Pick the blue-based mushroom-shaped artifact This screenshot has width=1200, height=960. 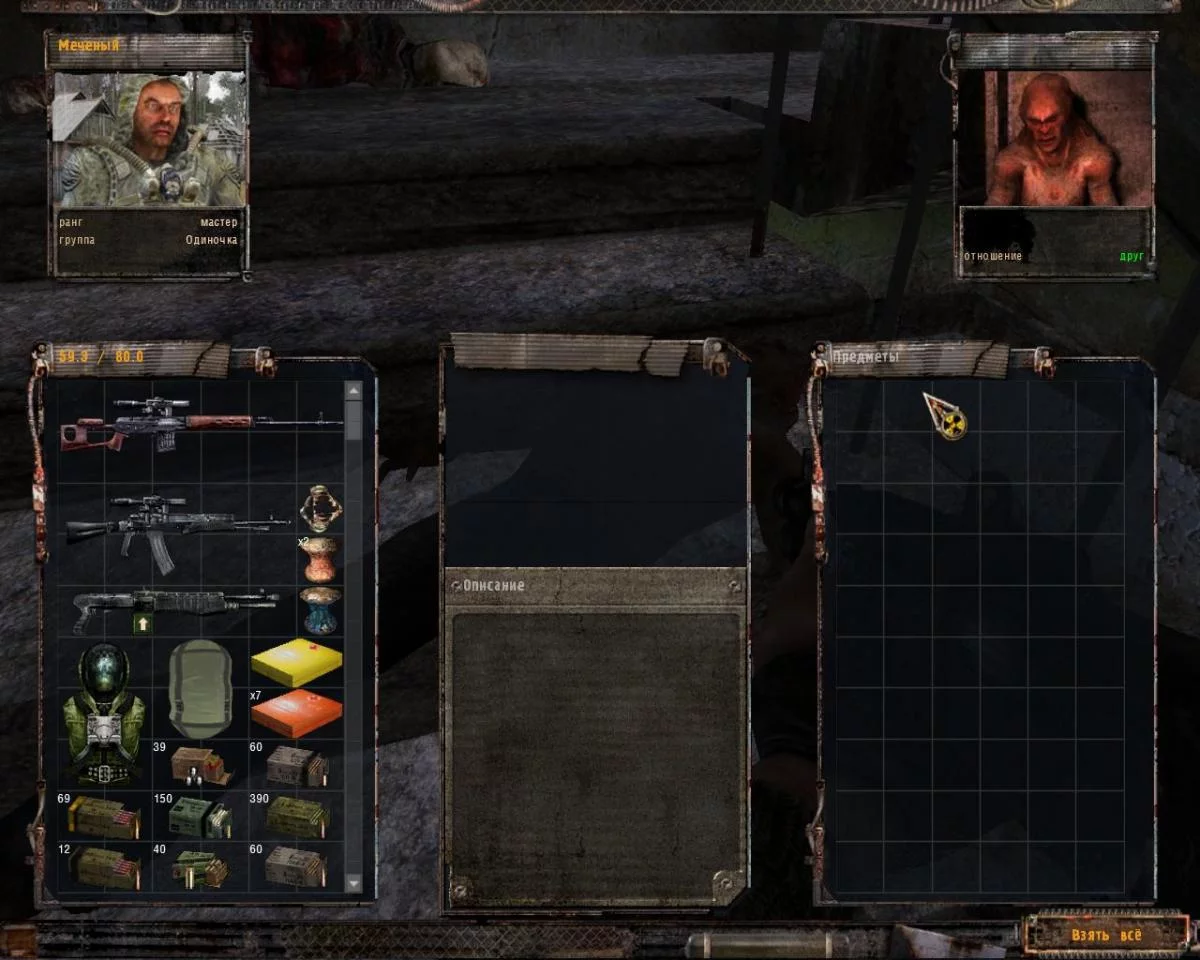[321, 609]
